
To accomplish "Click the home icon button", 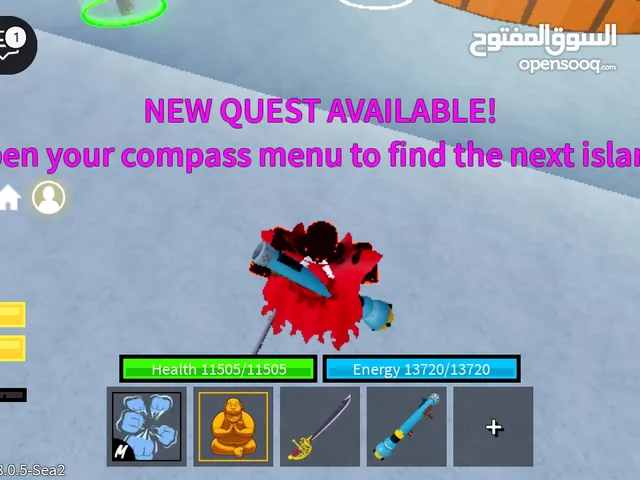I will [9, 198].
